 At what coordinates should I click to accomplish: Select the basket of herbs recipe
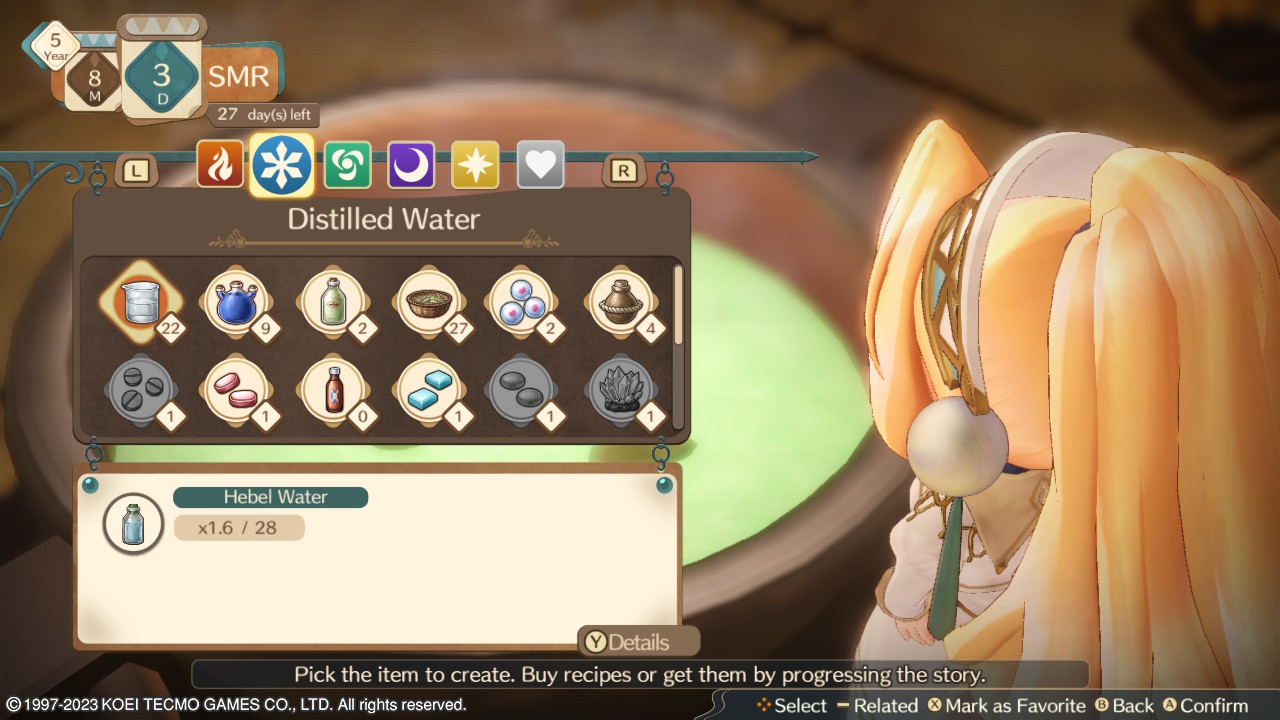(428, 302)
